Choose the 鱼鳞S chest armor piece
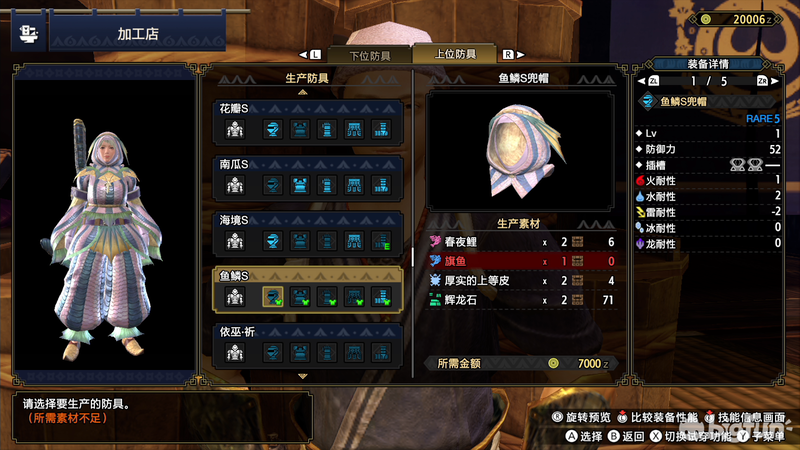800x450 pixels. (x=299, y=296)
